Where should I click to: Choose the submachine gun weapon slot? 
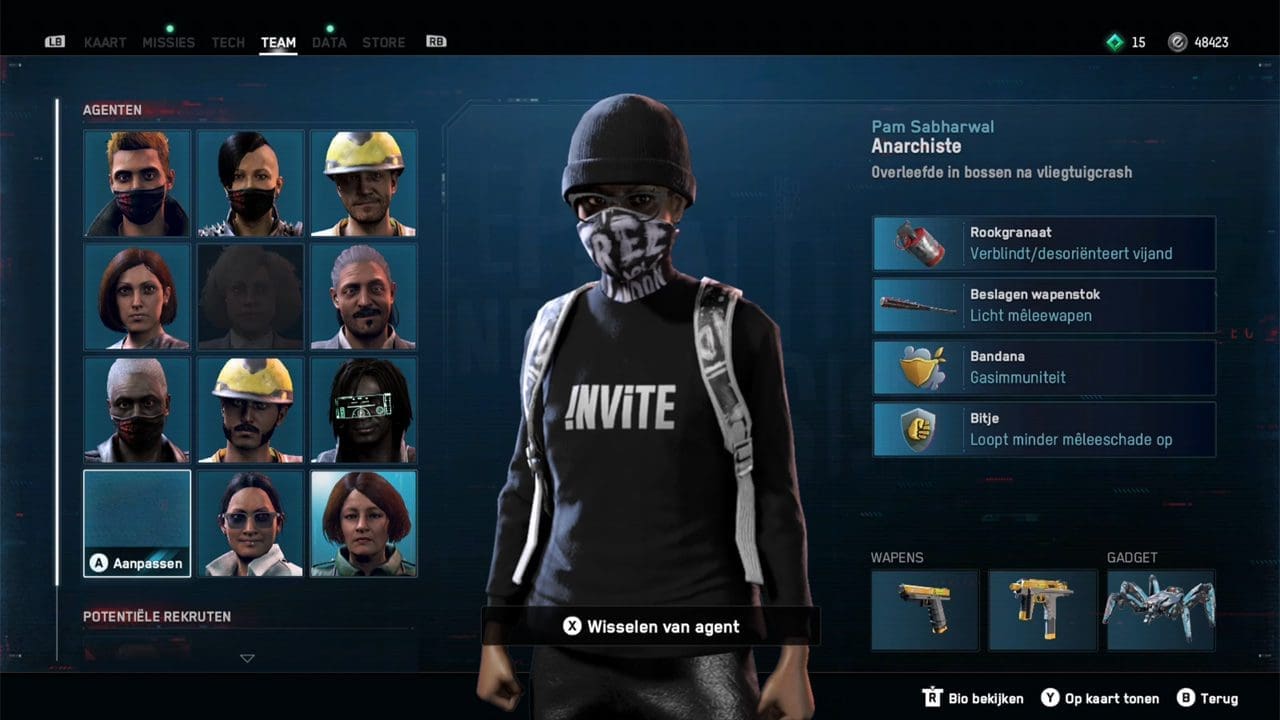coord(1042,610)
